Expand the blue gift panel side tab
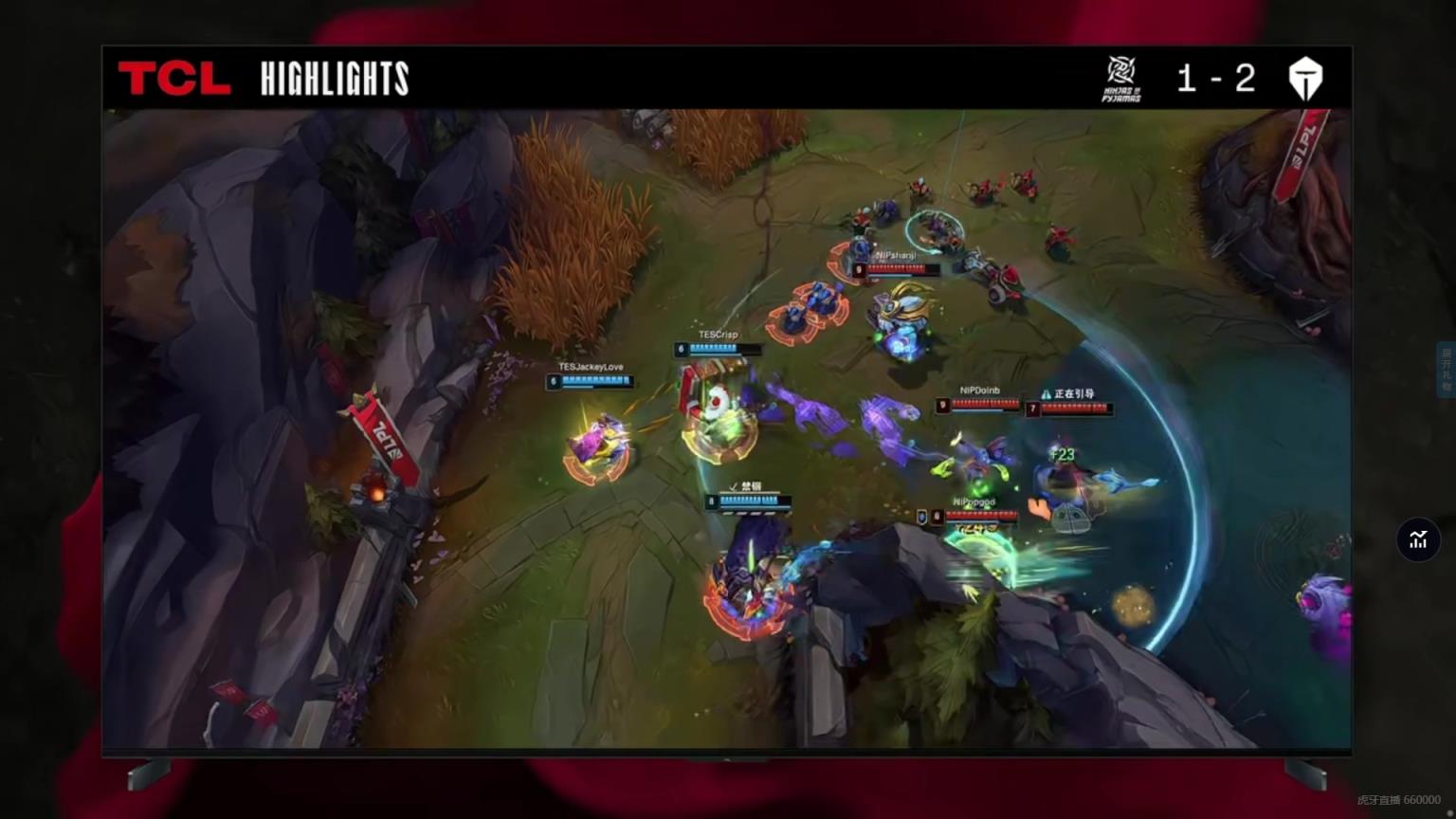 pyautogui.click(x=1447, y=369)
